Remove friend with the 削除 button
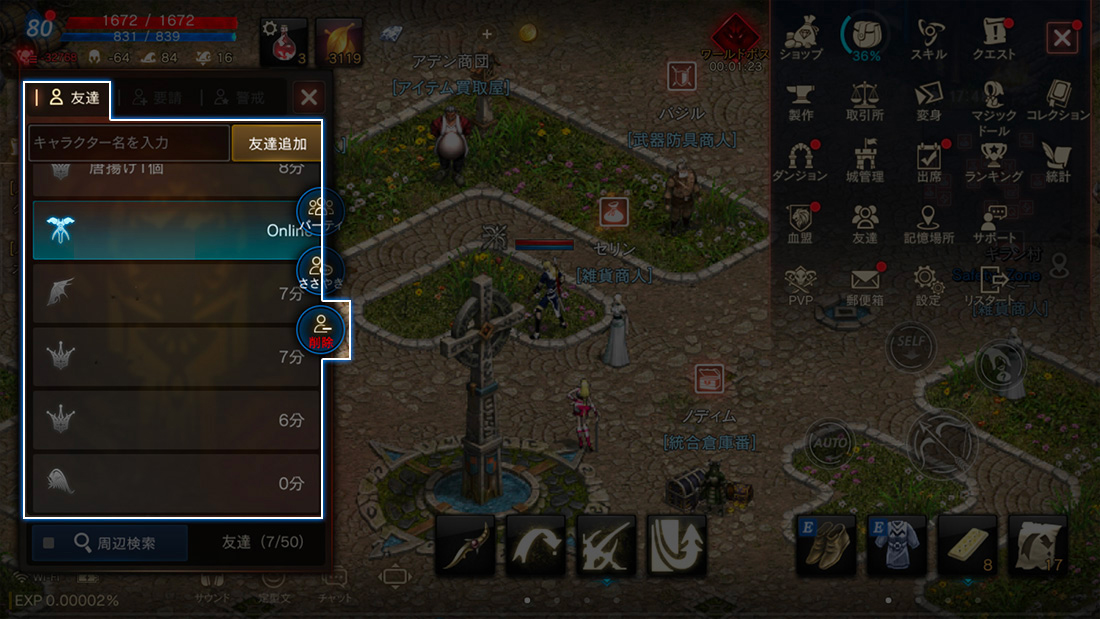 [x=321, y=330]
